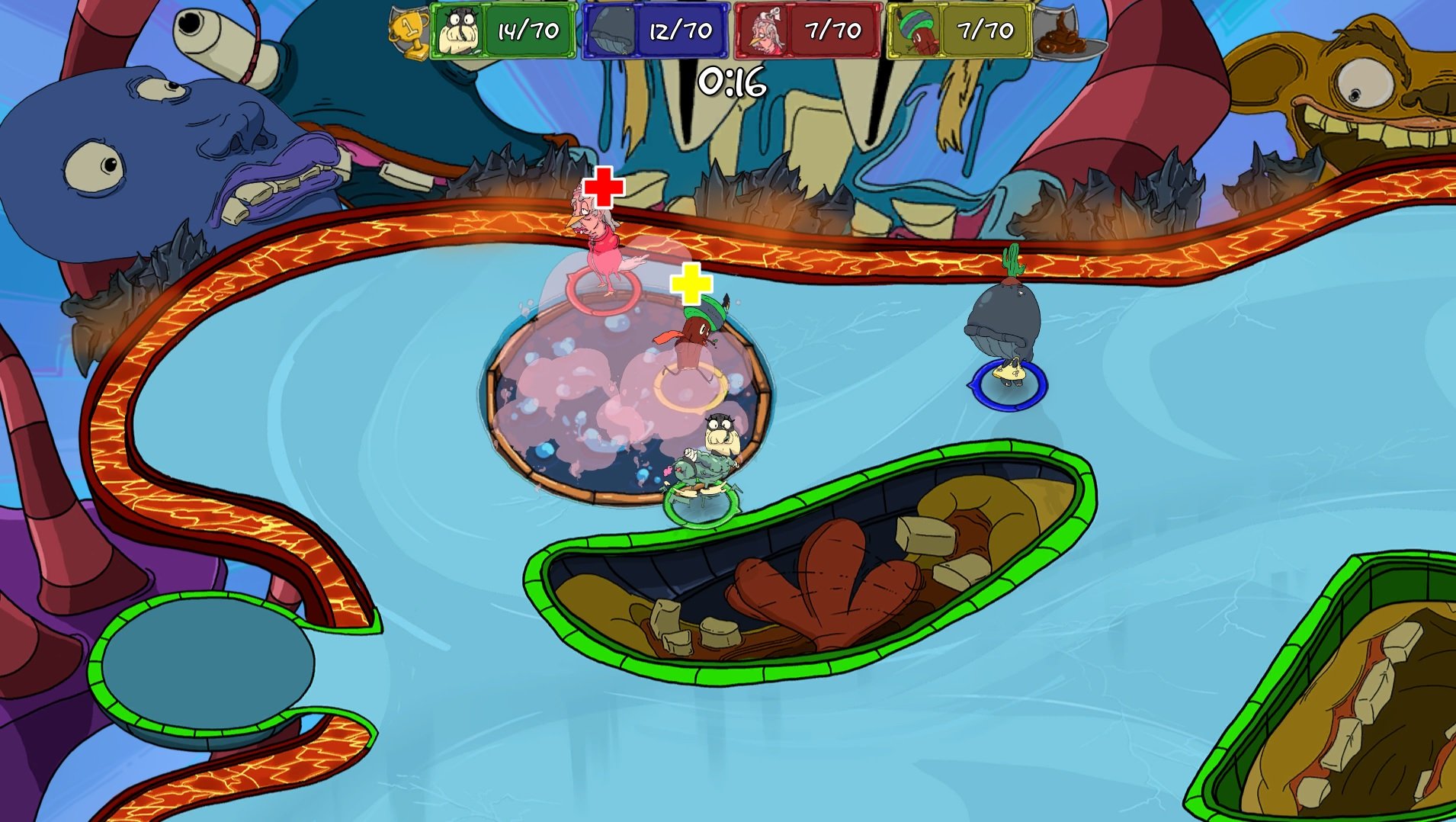Screen dimensions: 1456x822
Task: Click the yellow team's 7/70 score panel
Action: (986, 31)
